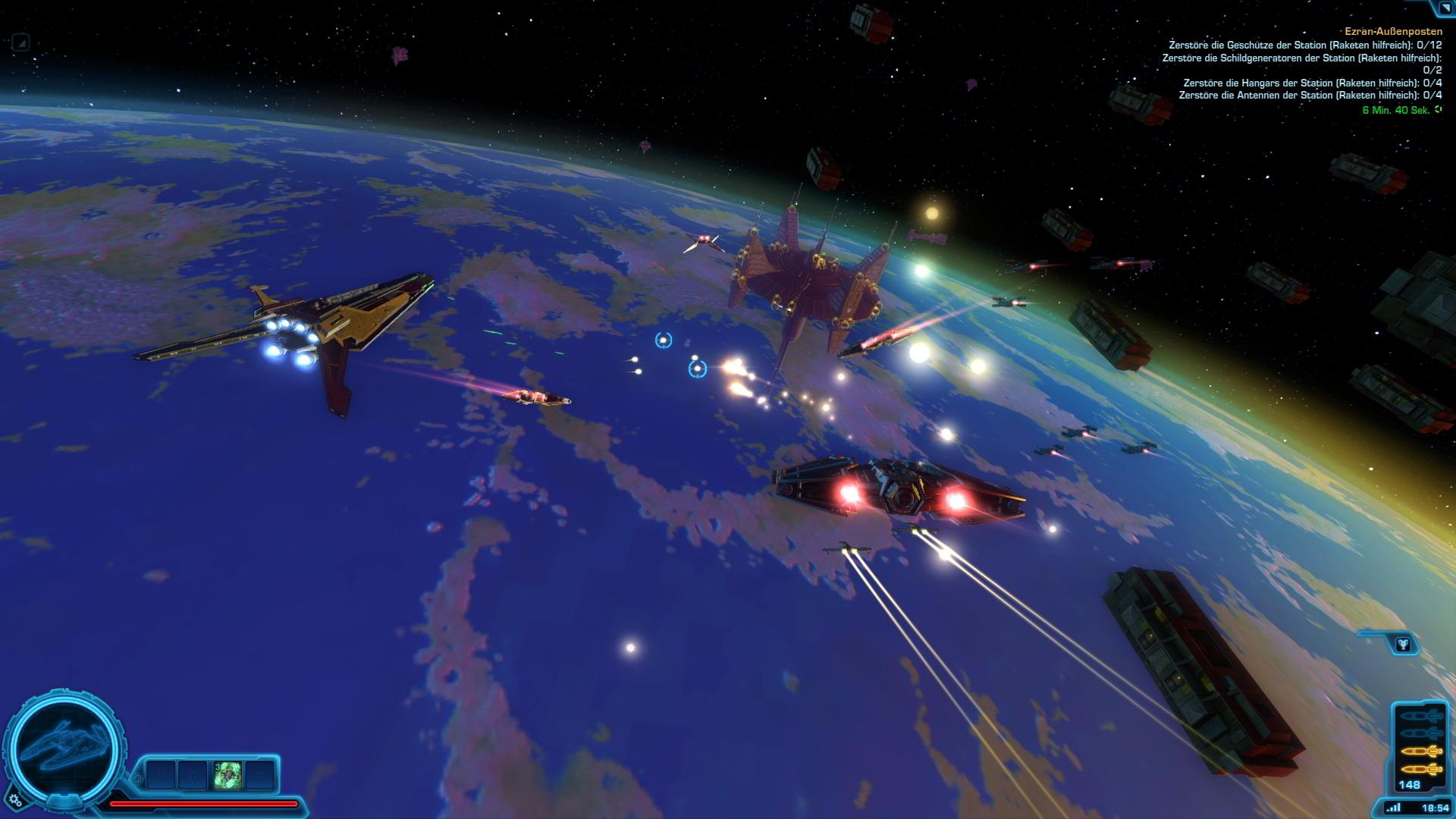The height and width of the screenshot is (819, 1456).
Task: Toggle the first empty ability slot
Action: coord(159,774)
